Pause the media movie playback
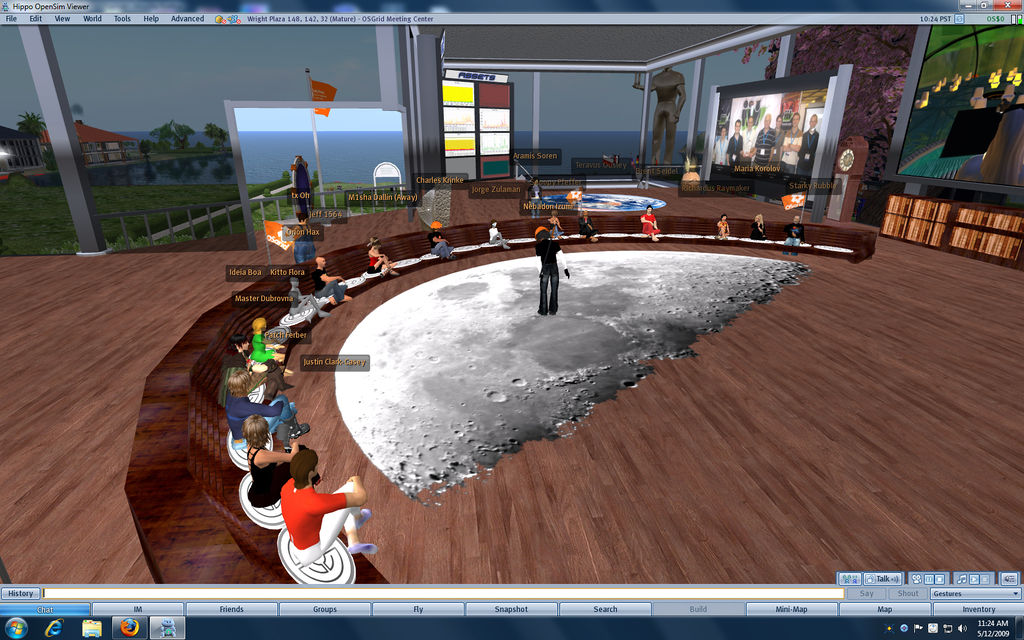This screenshot has height=640, width=1024. [x=928, y=579]
